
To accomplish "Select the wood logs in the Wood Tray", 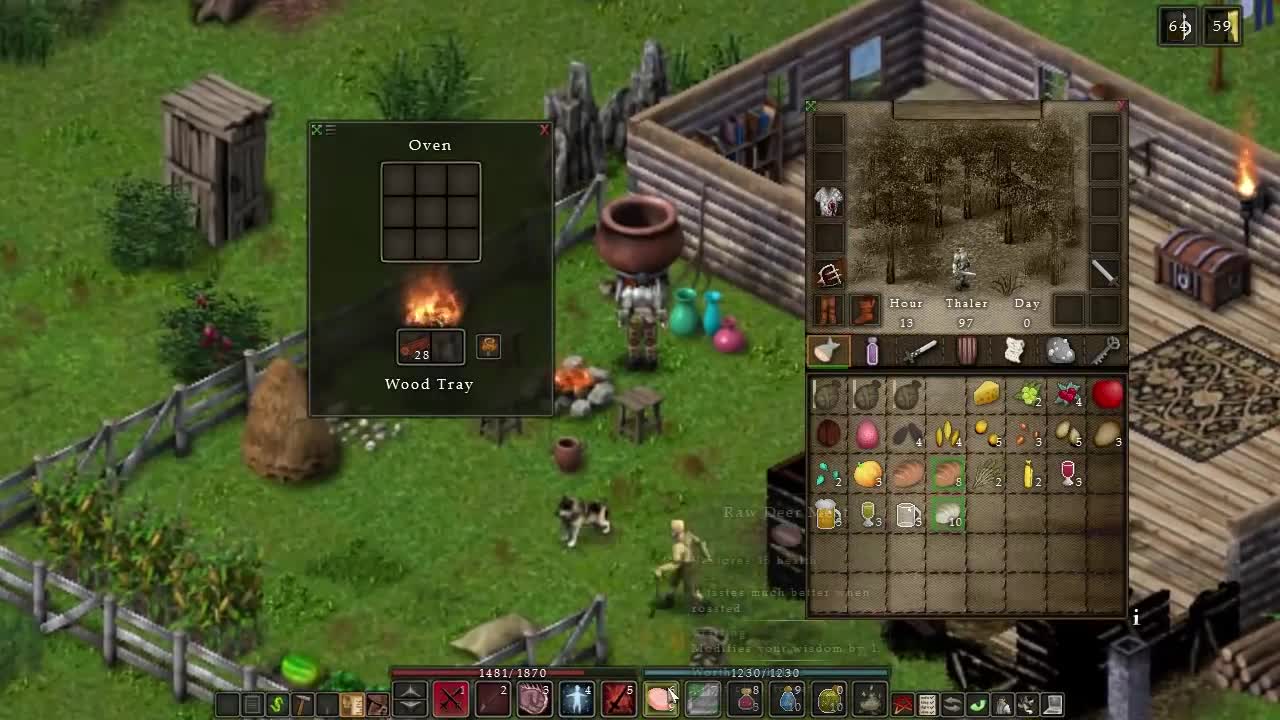I will coord(414,347).
